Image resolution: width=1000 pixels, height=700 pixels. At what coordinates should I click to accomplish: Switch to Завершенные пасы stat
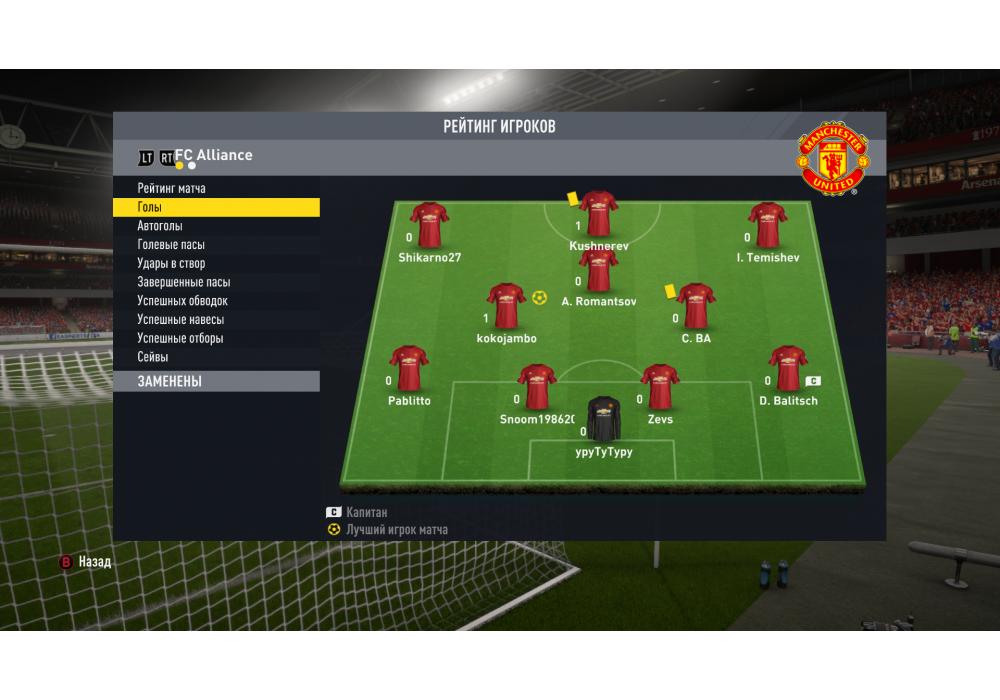click(183, 282)
